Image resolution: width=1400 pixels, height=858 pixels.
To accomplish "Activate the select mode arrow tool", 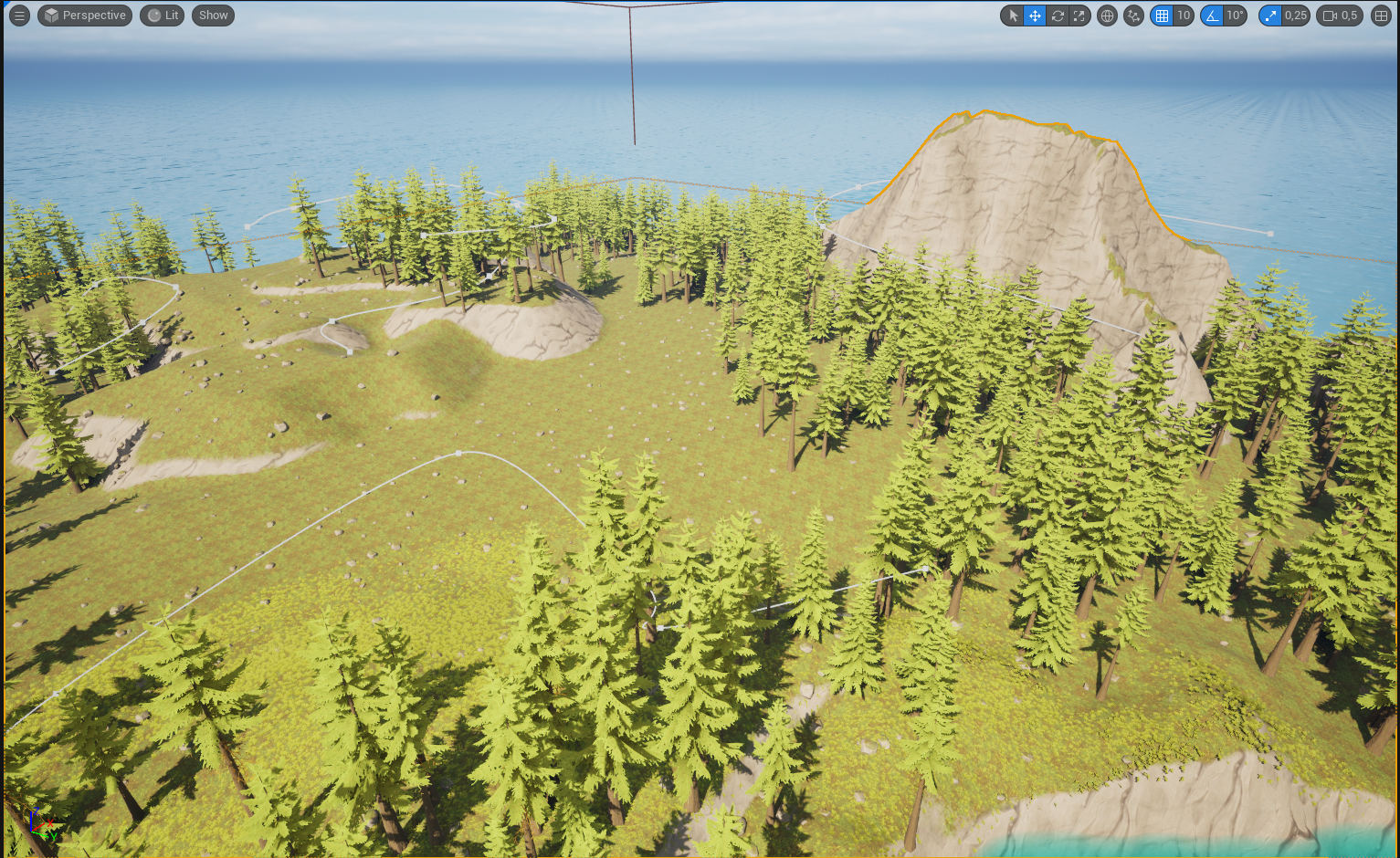I will point(1013,16).
